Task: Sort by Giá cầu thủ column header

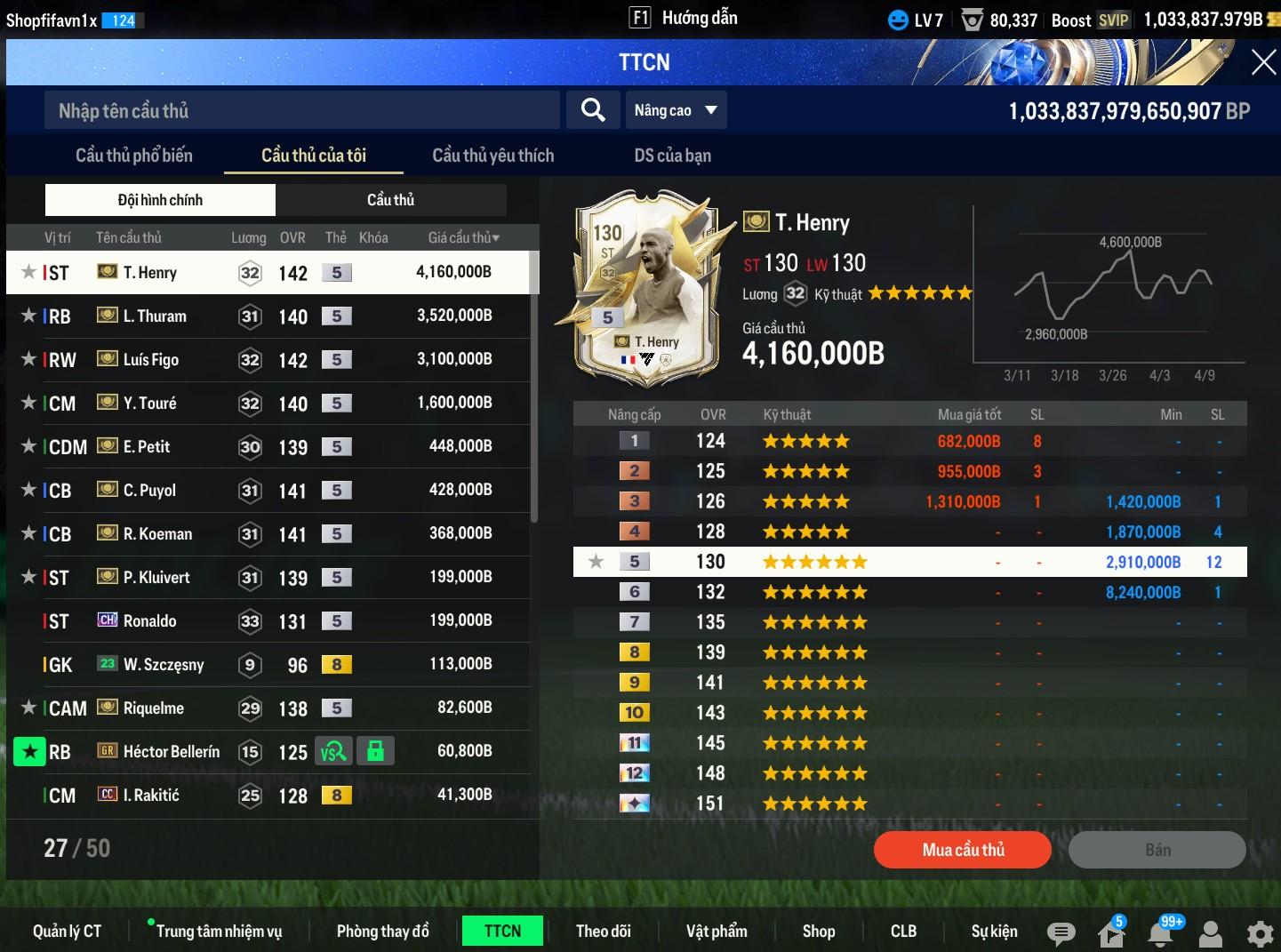Action: pos(463,237)
